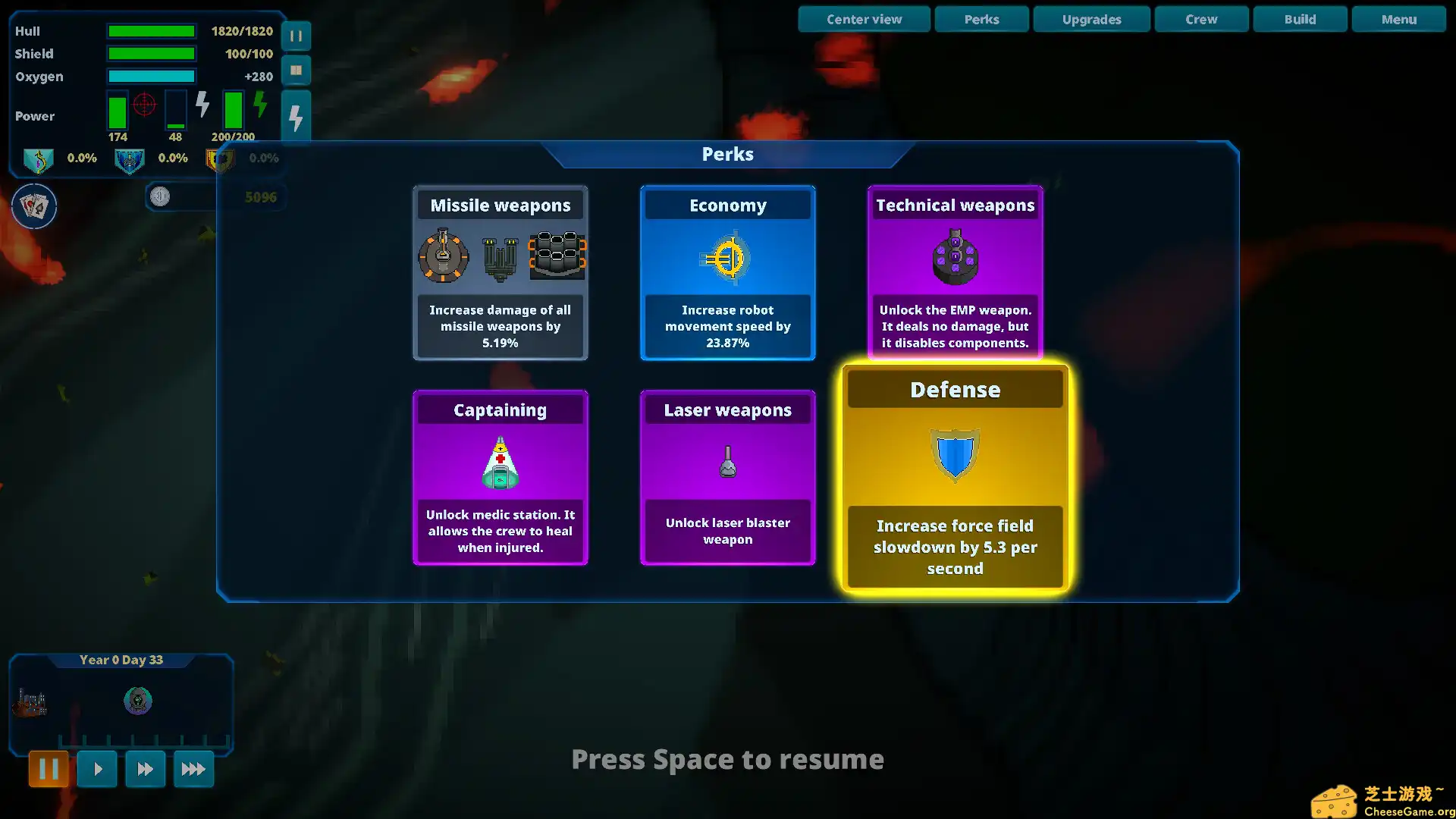Screen dimensions: 1456x819
Task: Click the silver coin icon next to the credits
Action: pyautogui.click(x=160, y=196)
